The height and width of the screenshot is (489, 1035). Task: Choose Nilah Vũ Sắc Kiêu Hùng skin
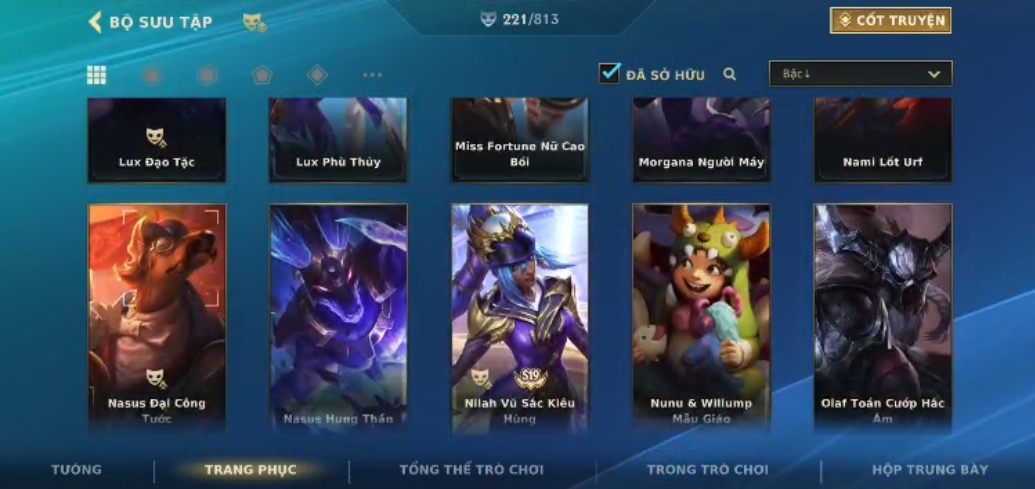pos(520,318)
